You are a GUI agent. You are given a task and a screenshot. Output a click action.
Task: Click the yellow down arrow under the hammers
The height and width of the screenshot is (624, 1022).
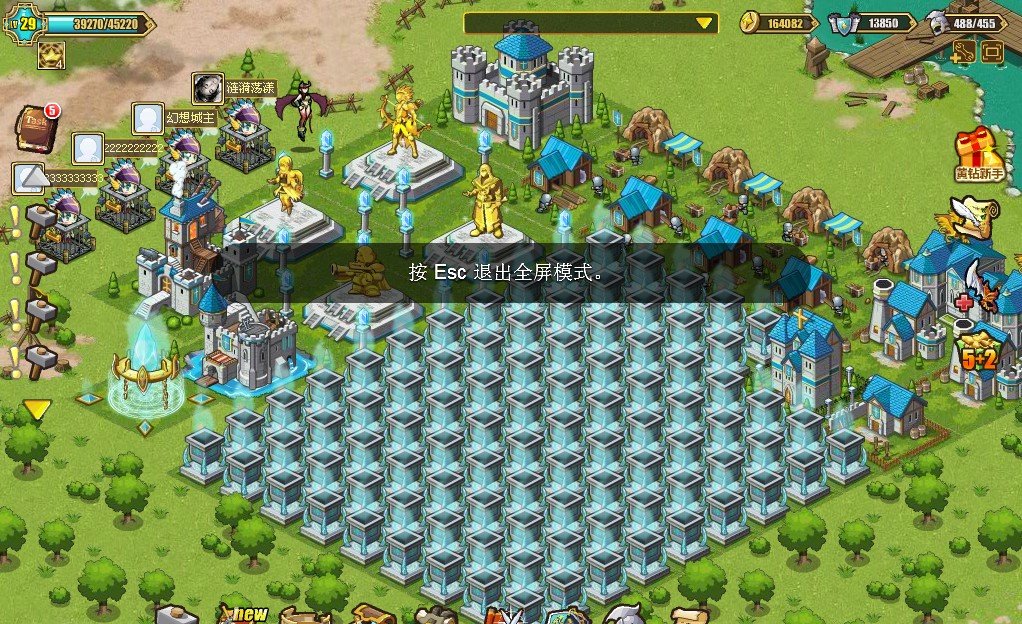click(37, 409)
